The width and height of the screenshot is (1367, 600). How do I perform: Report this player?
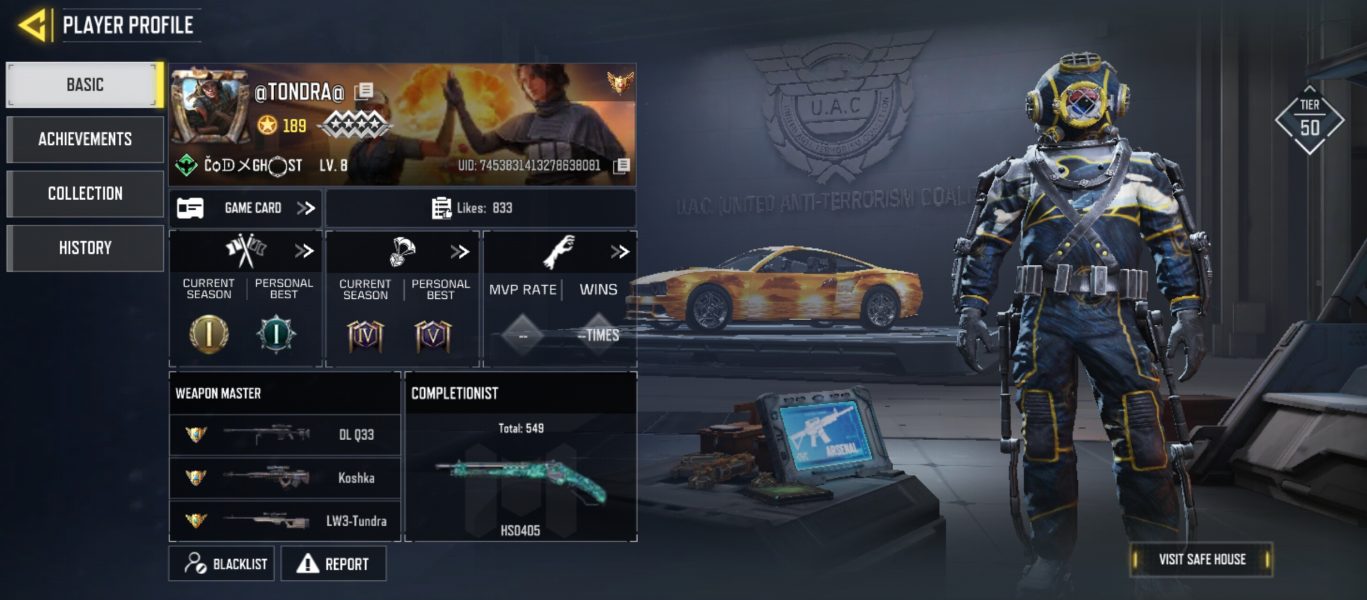pos(334,564)
